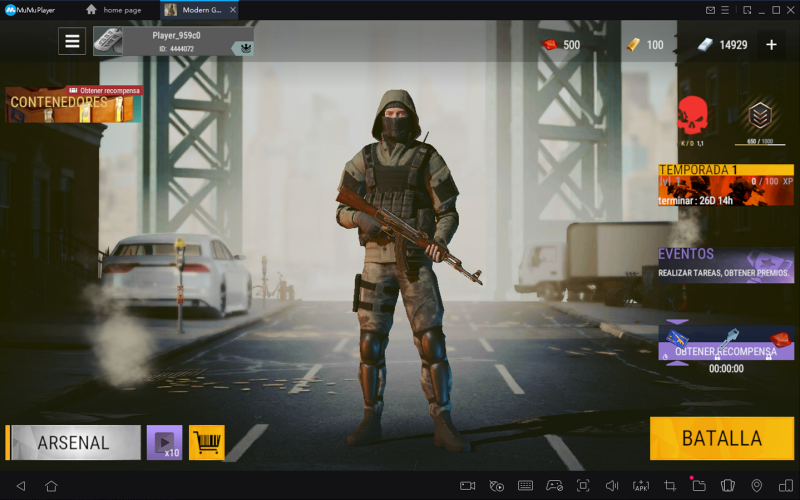
Task: Open the Temporada 1 season pass
Action: click(725, 184)
